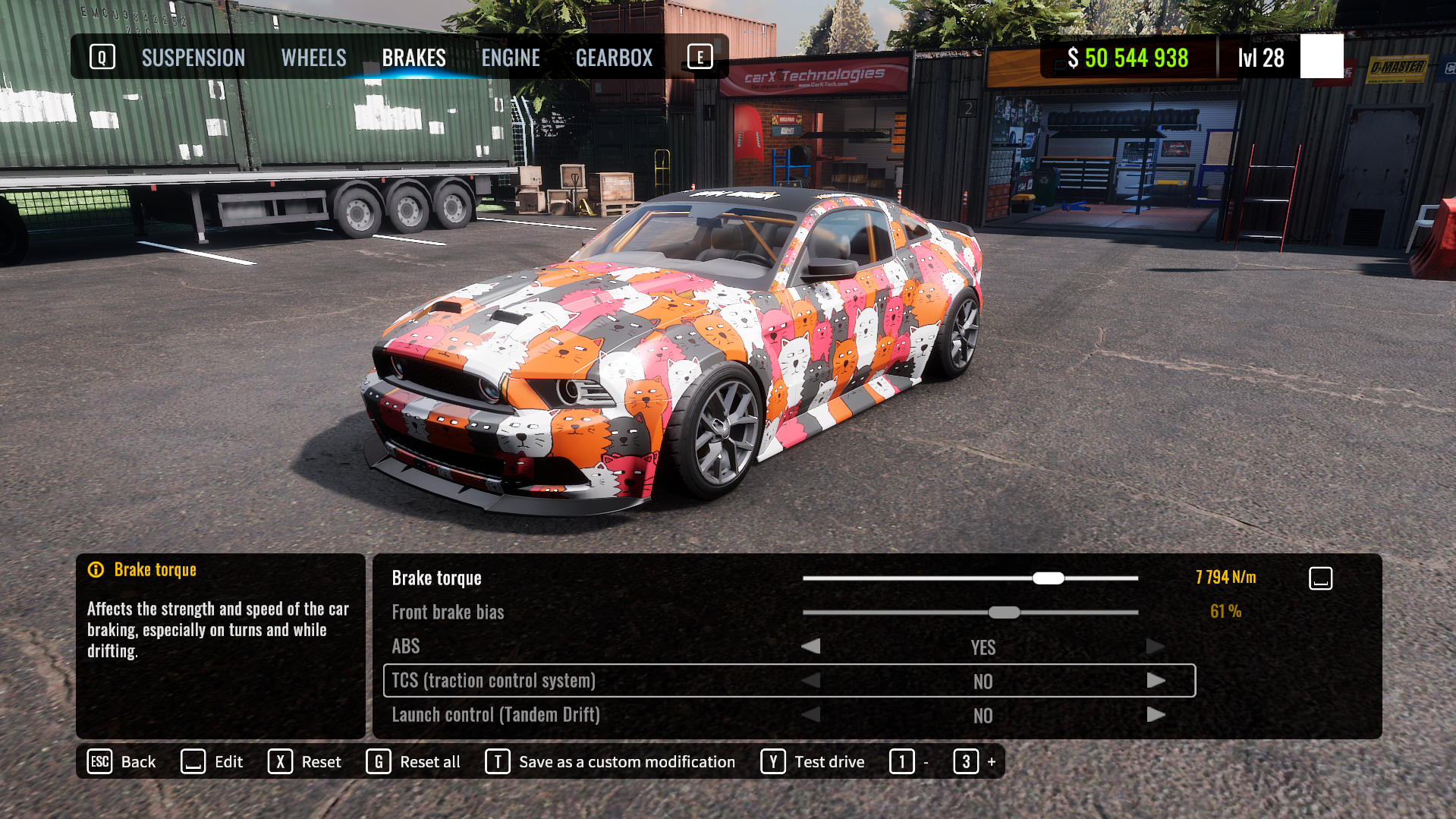Click the TCS left arrow
Viewport: 1456px width, 819px height.
811,681
